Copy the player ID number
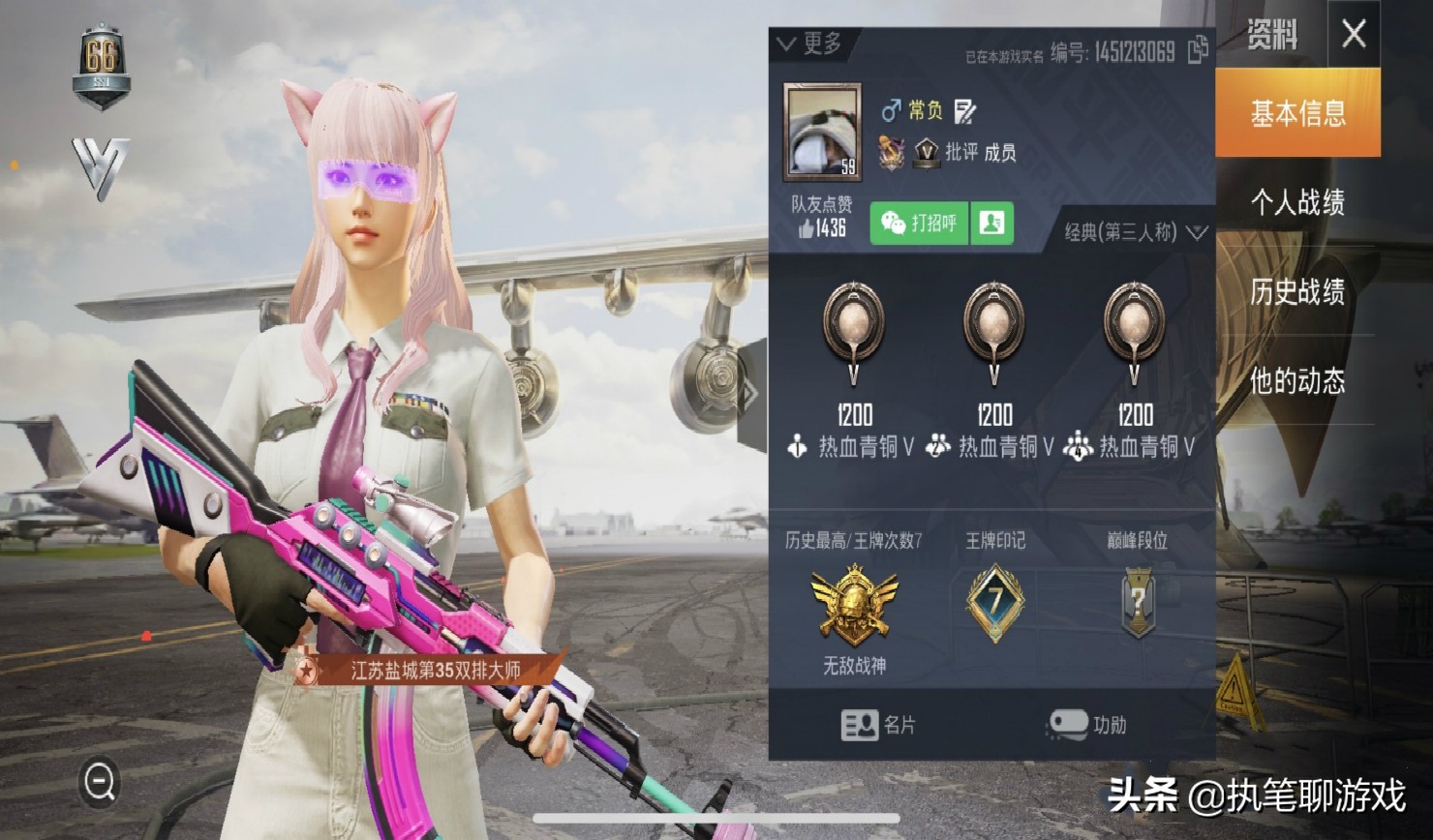Image resolution: width=1433 pixels, height=840 pixels. (x=1198, y=49)
